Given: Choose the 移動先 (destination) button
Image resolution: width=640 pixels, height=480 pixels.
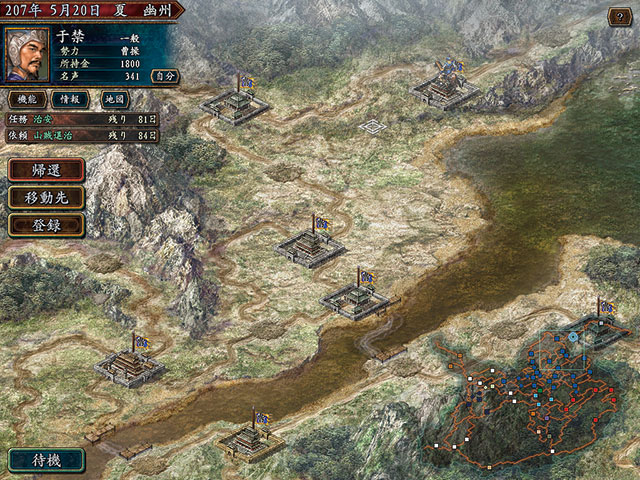Looking at the screenshot, I should pyautogui.click(x=46, y=197).
